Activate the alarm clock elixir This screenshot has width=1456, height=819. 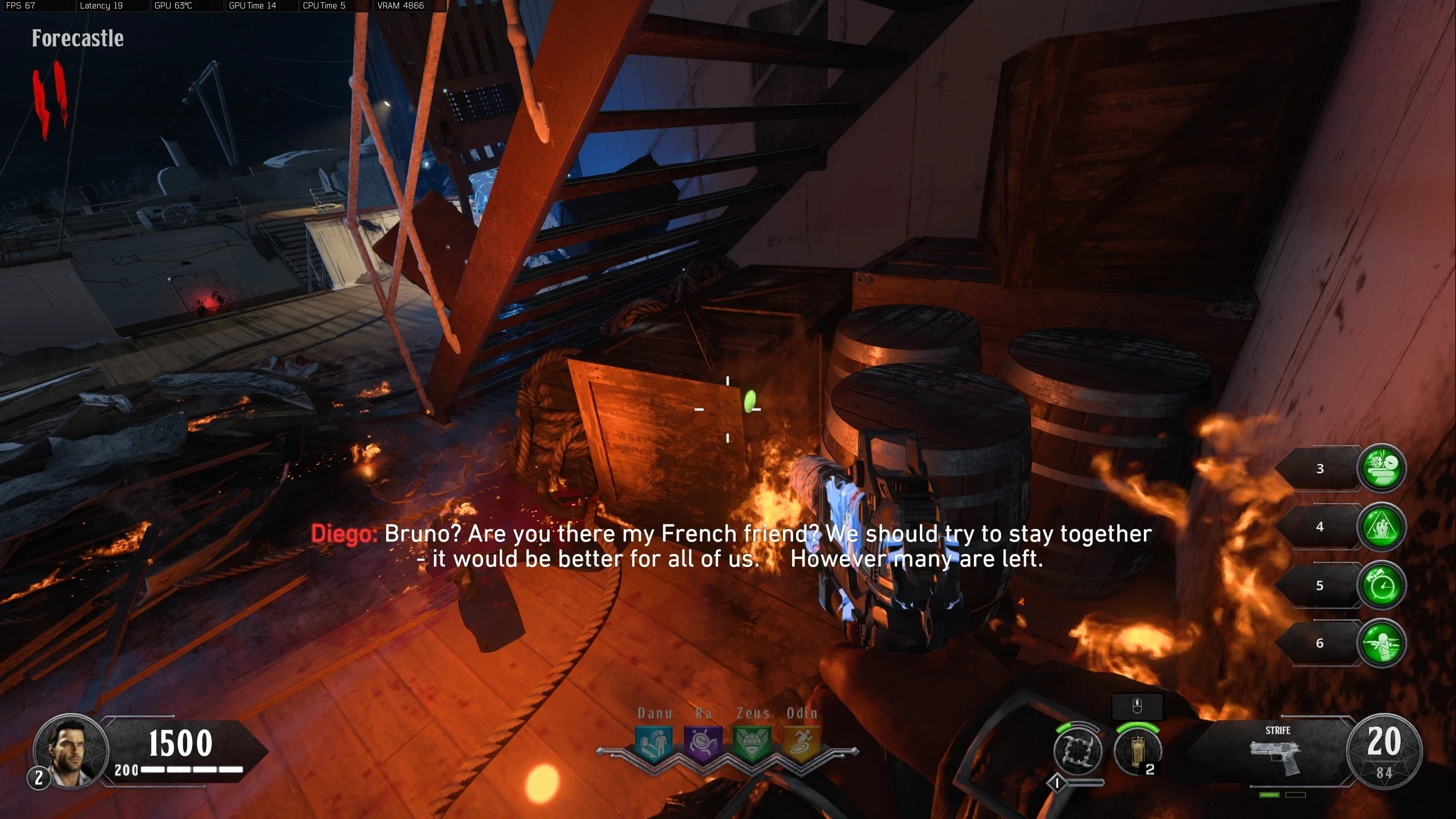[x=1382, y=585]
